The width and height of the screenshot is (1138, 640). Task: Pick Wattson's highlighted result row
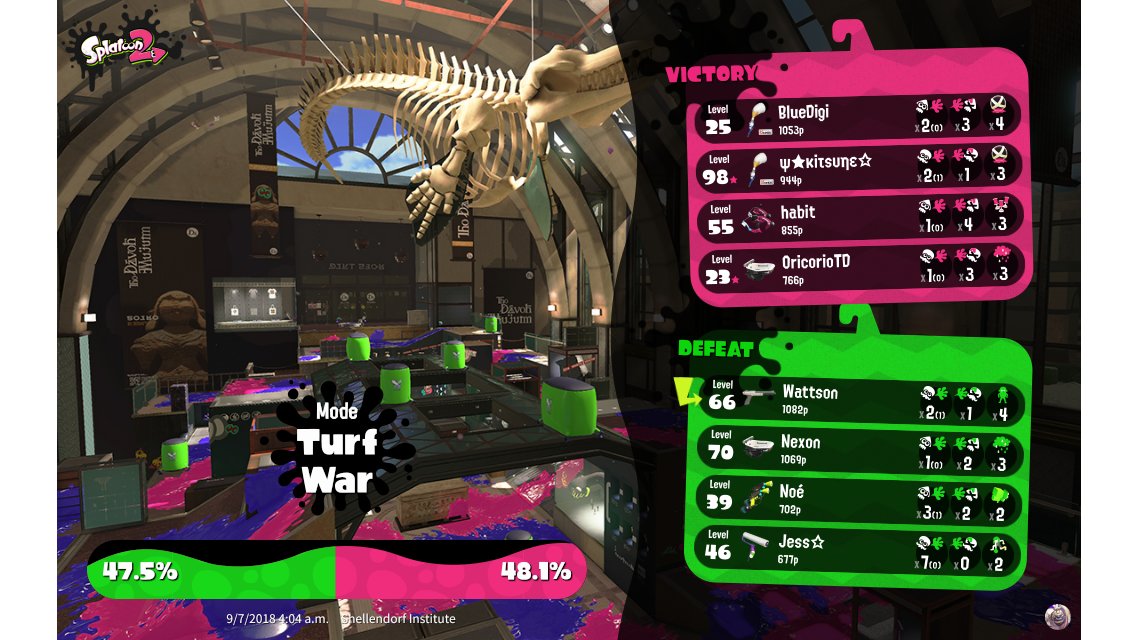pyautogui.click(x=860, y=398)
